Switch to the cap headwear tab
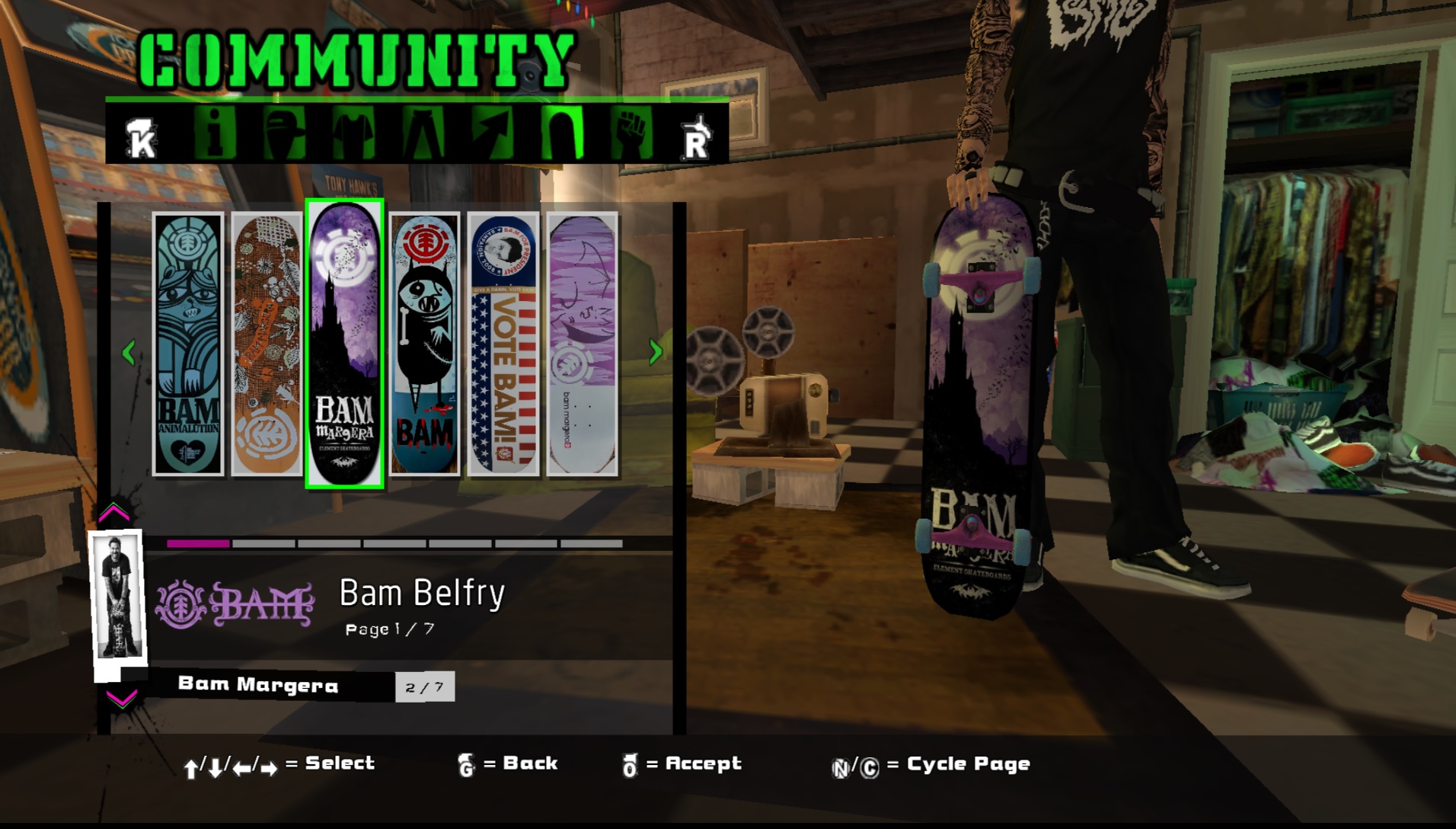 284,133
